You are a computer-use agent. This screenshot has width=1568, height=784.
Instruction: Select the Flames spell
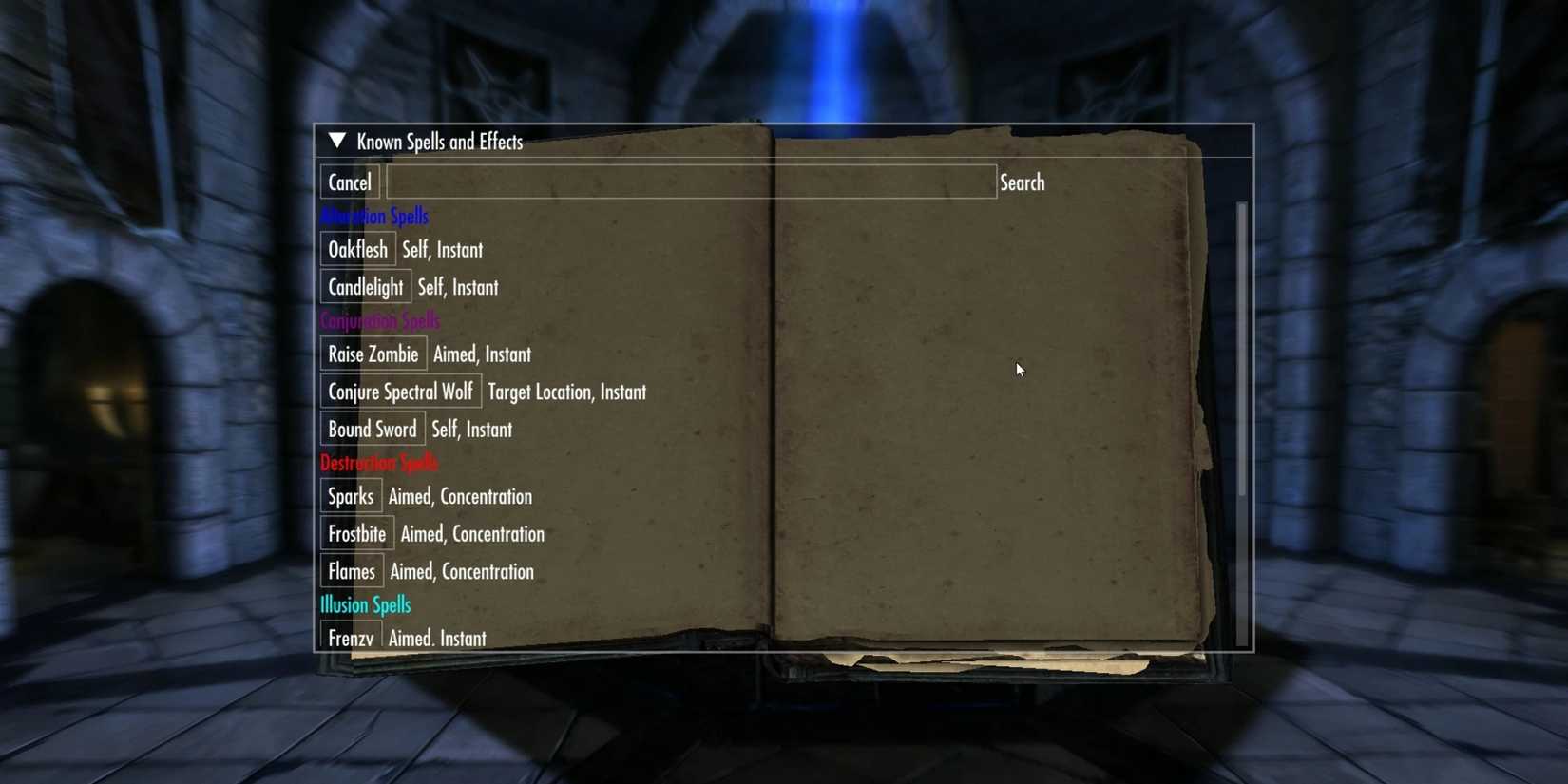point(351,571)
